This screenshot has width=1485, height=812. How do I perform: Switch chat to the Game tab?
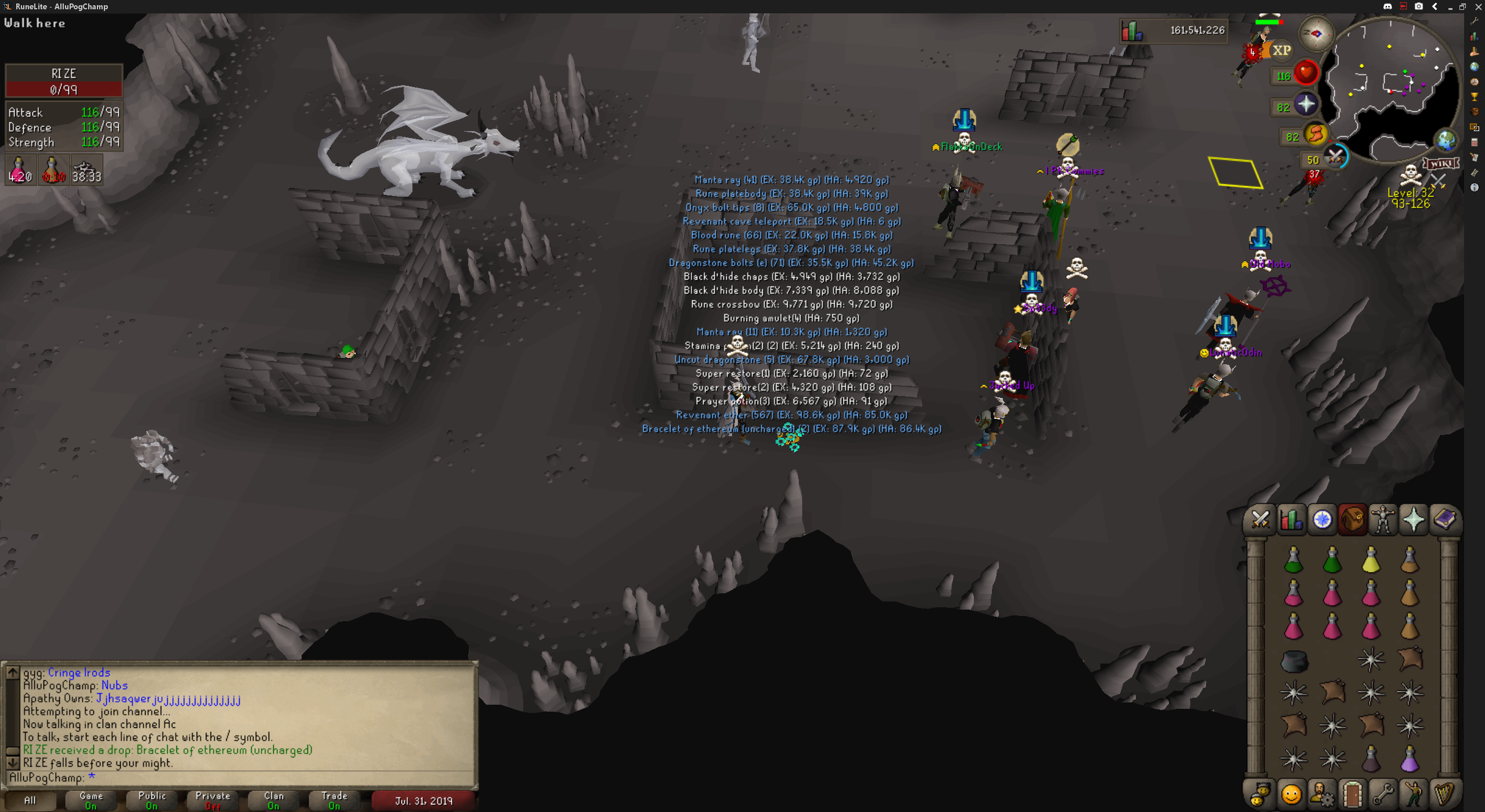(91, 800)
